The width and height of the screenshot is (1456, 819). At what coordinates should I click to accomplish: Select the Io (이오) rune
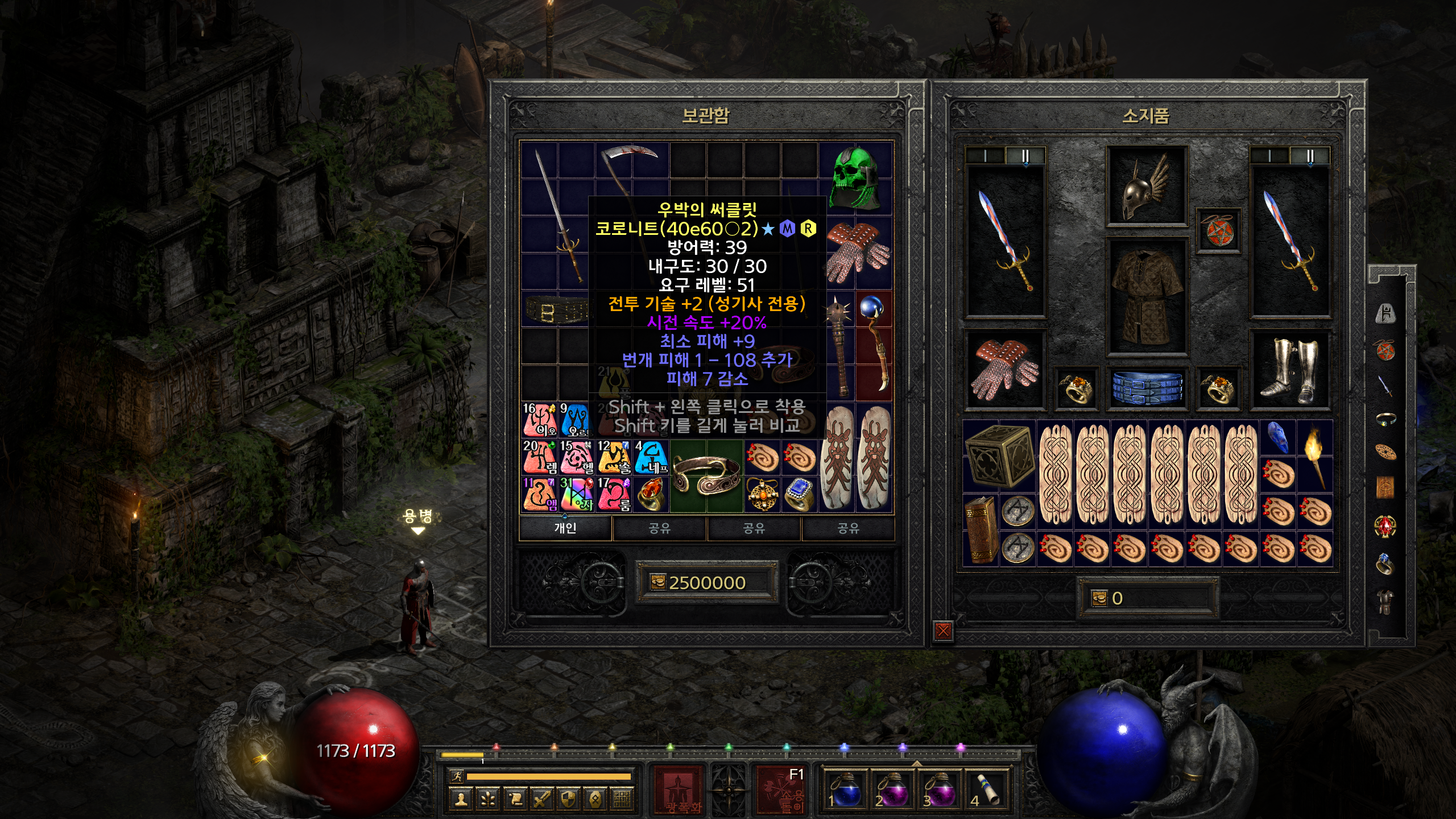point(540,420)
